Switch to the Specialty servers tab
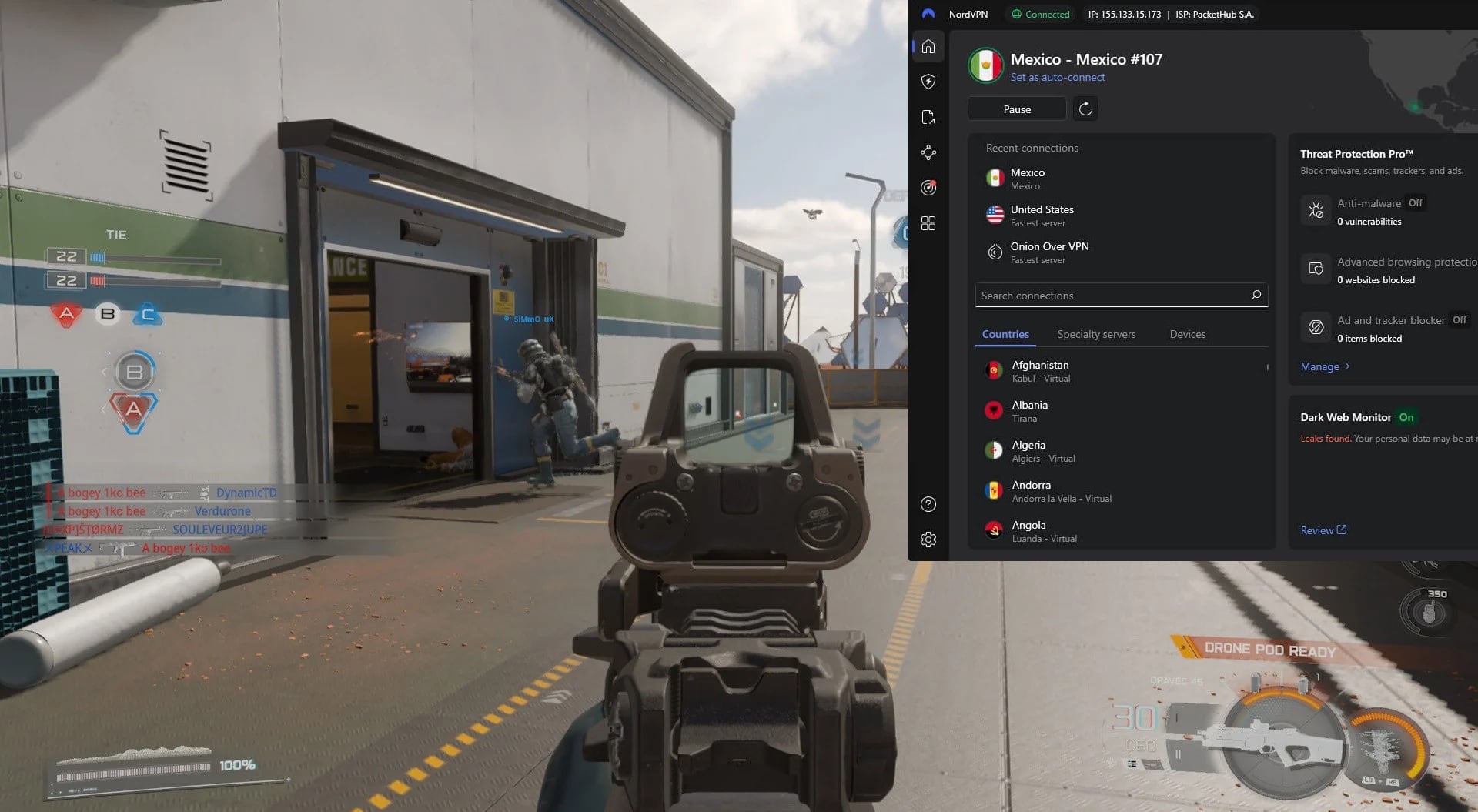This screenshot has width=1478, height=812. tap(1096, 334)
